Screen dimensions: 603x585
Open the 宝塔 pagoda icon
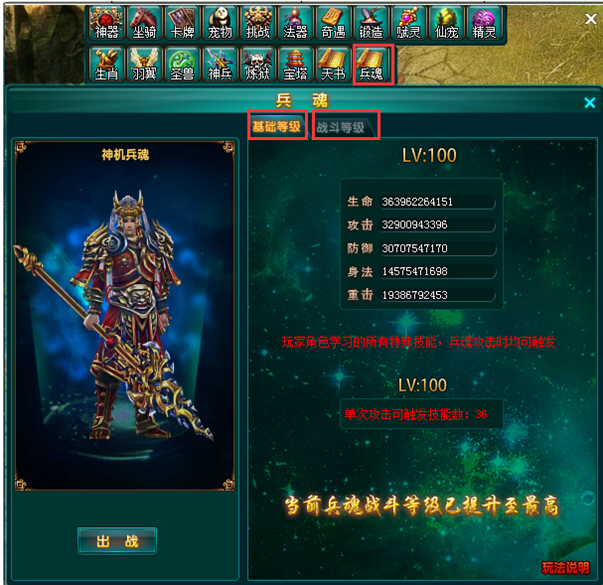click(294, 64)
